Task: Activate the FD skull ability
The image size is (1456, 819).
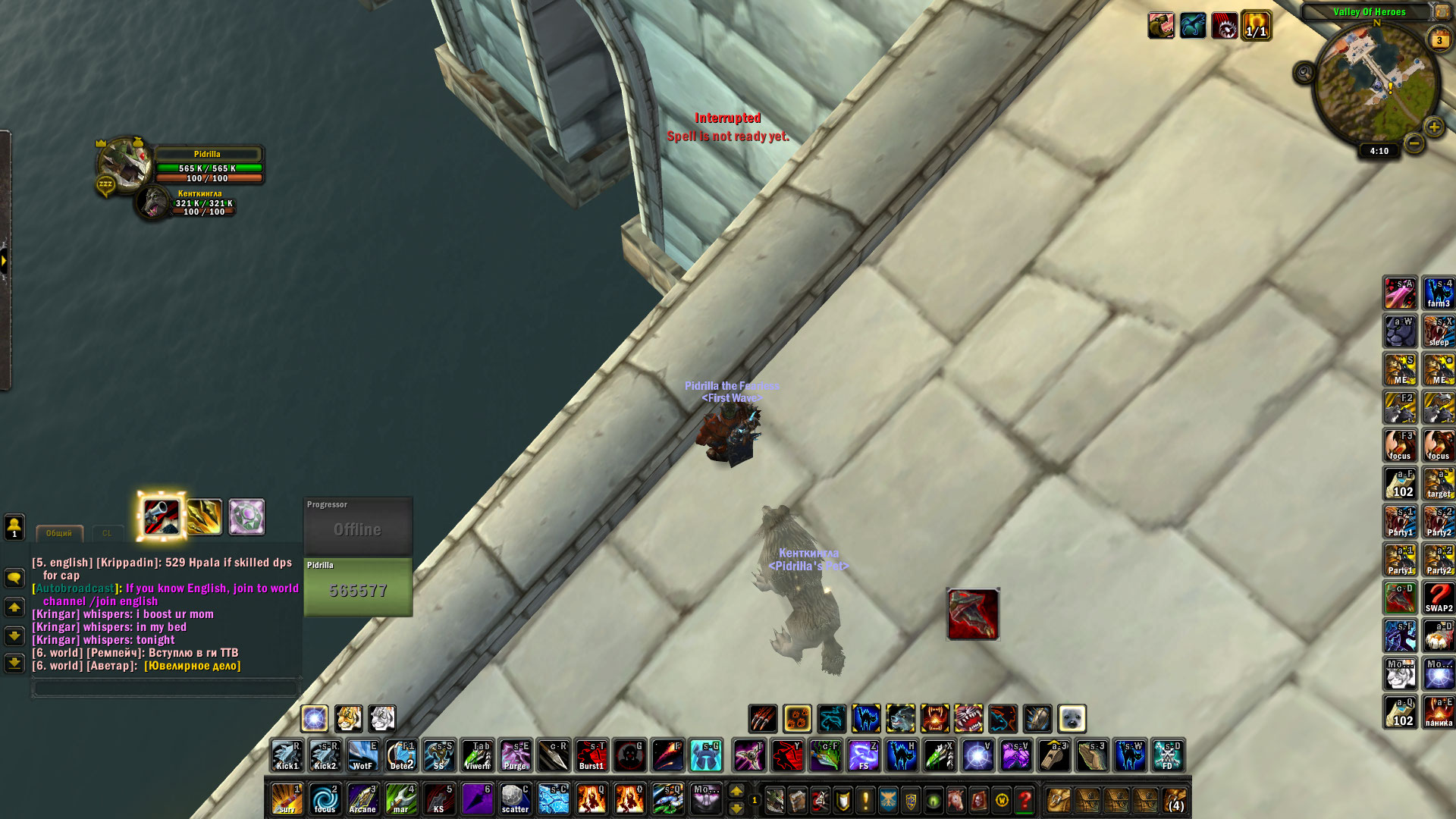Action: coord(1168,756)
